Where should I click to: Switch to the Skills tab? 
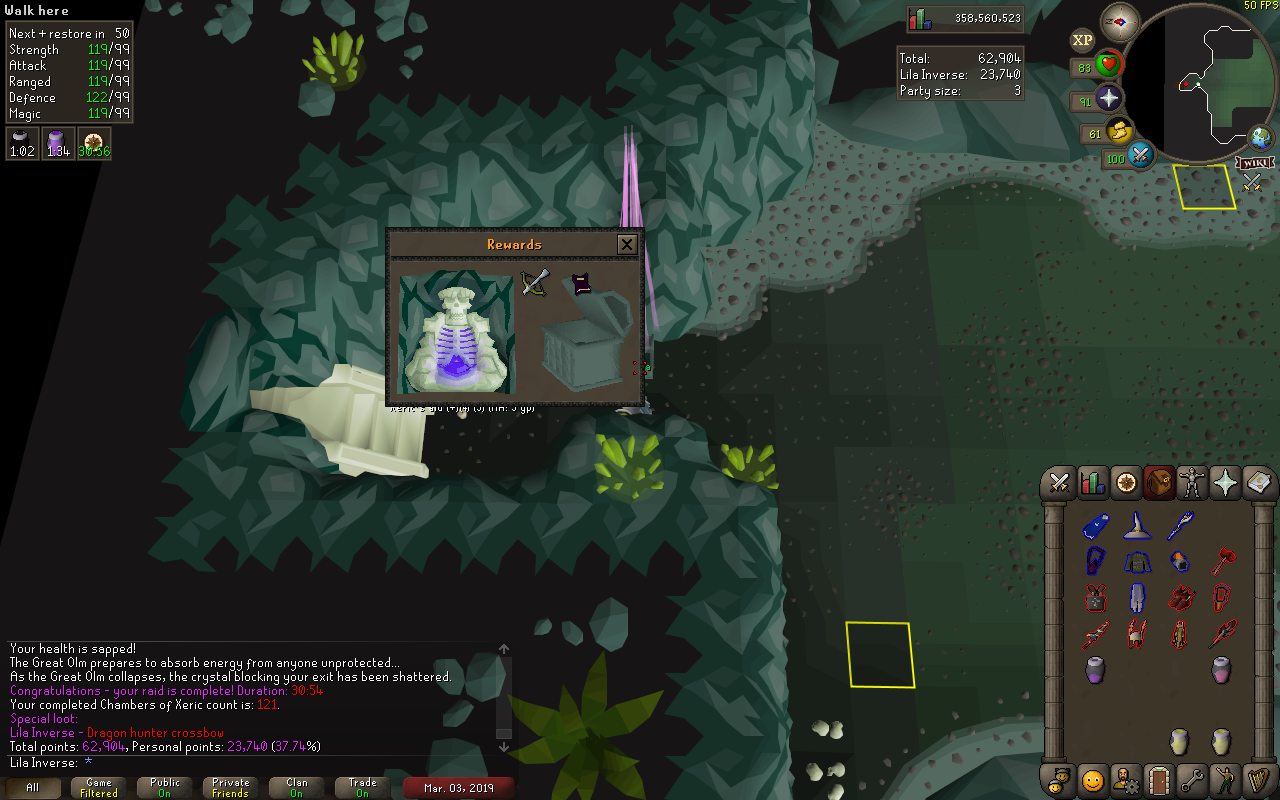click(1093, 484)
